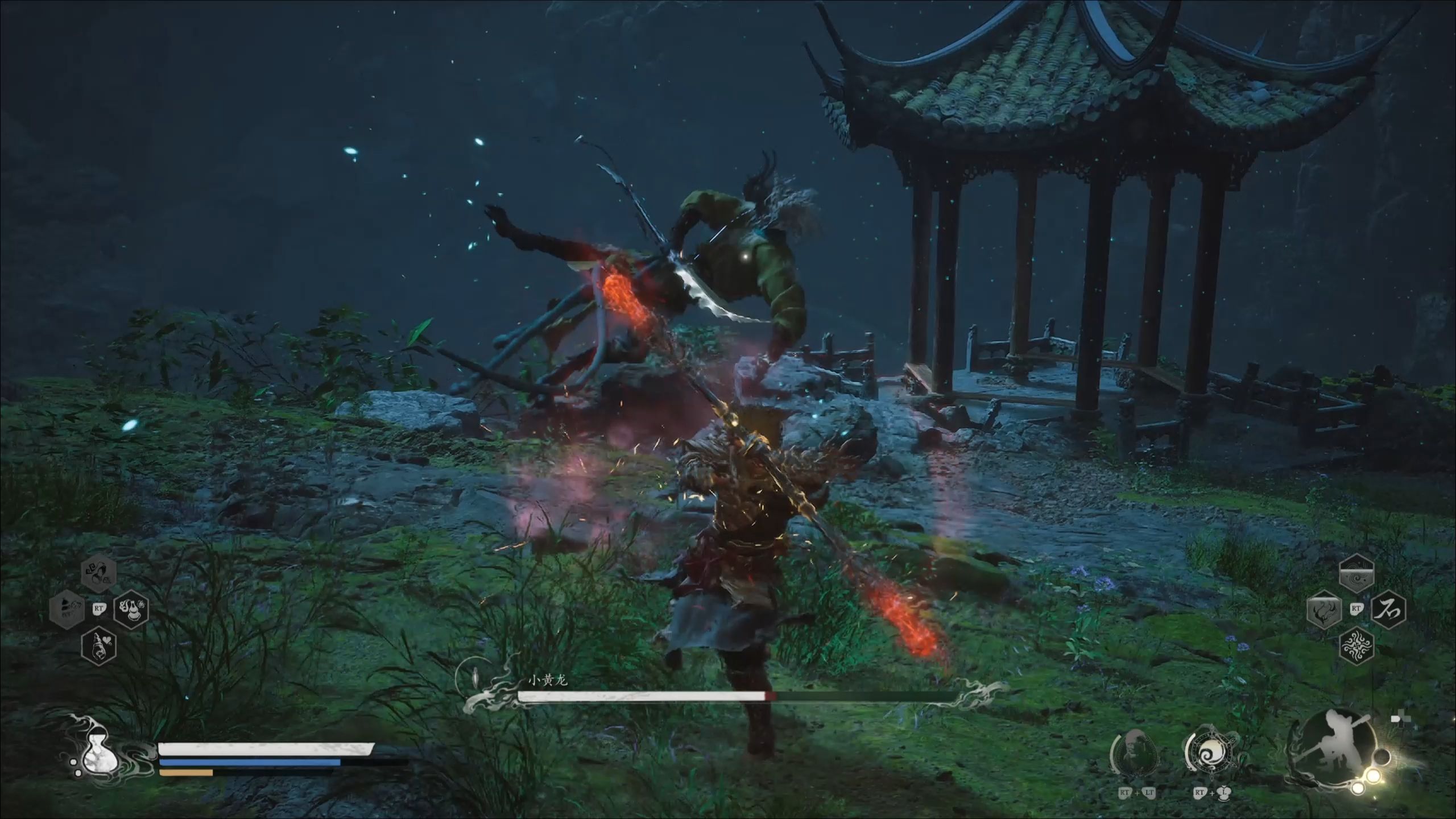Image resolution: width=1456 pixels, height=819 pixels.
Task: Choose the dimmed top item slot with a round pendant
Action: [x=100, y=573]
